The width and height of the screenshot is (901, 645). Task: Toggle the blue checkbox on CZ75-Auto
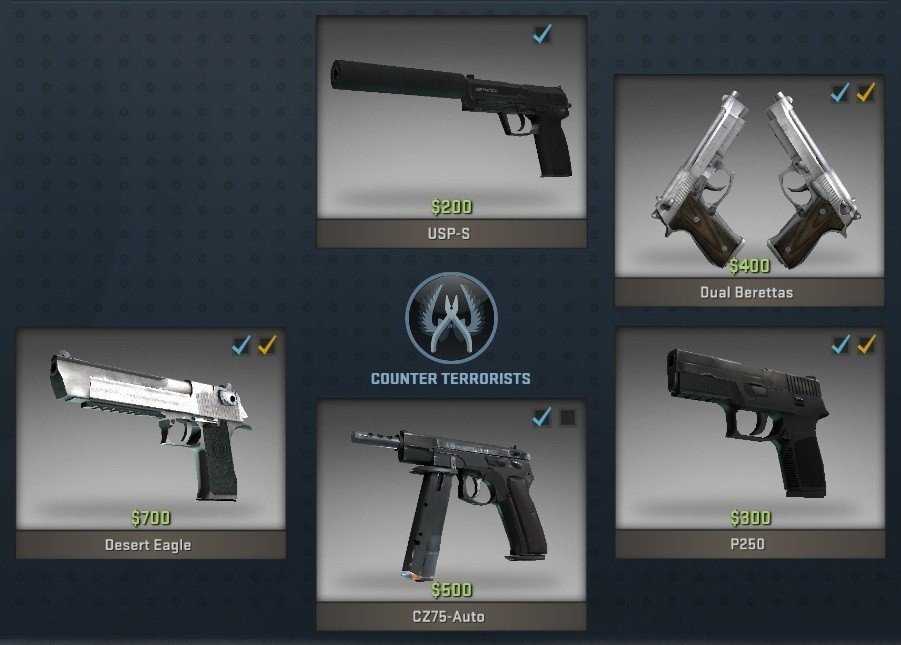(x=542, y=417)
